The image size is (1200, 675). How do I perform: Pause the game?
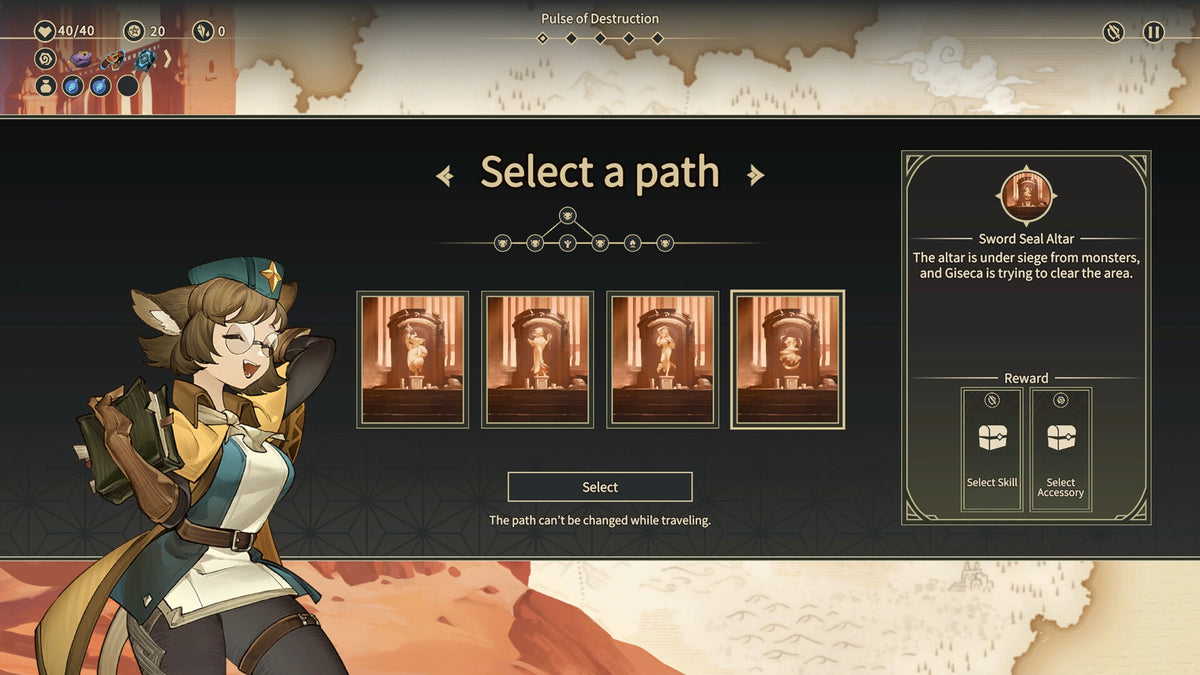[1153, 32]
